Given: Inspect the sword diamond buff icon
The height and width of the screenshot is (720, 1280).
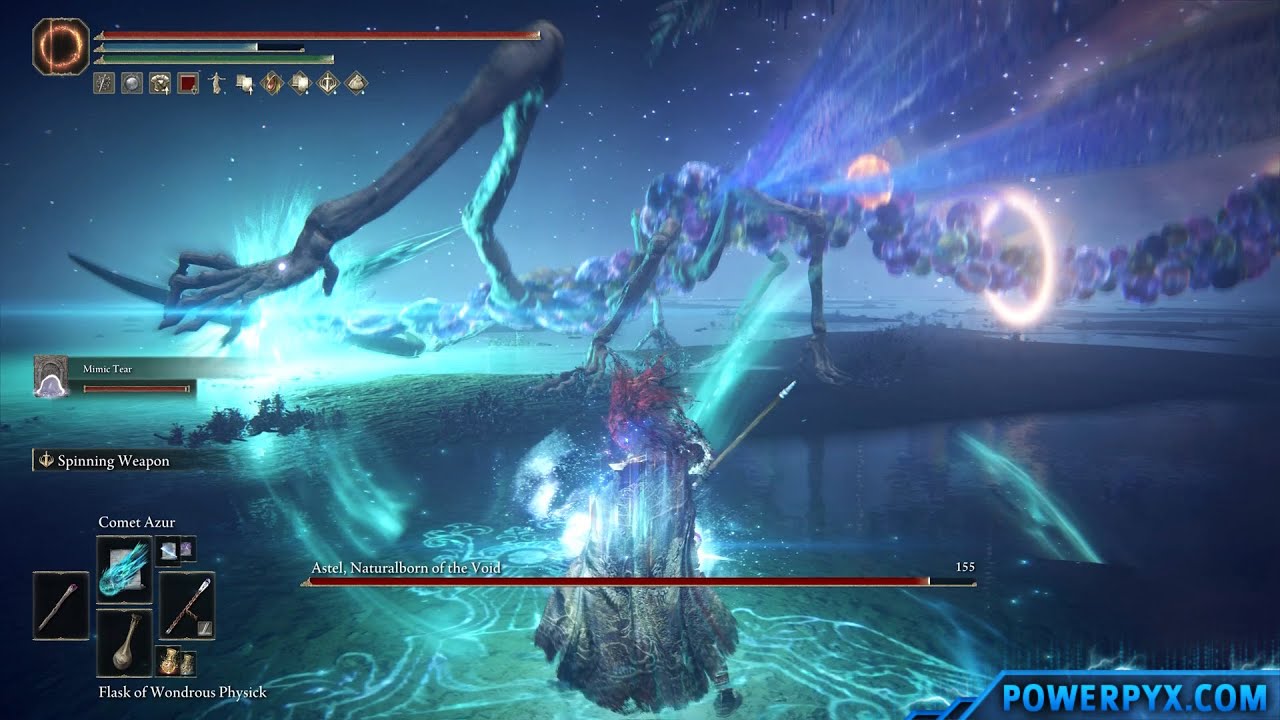Looking at the screenshot, I should pos(328,84).
